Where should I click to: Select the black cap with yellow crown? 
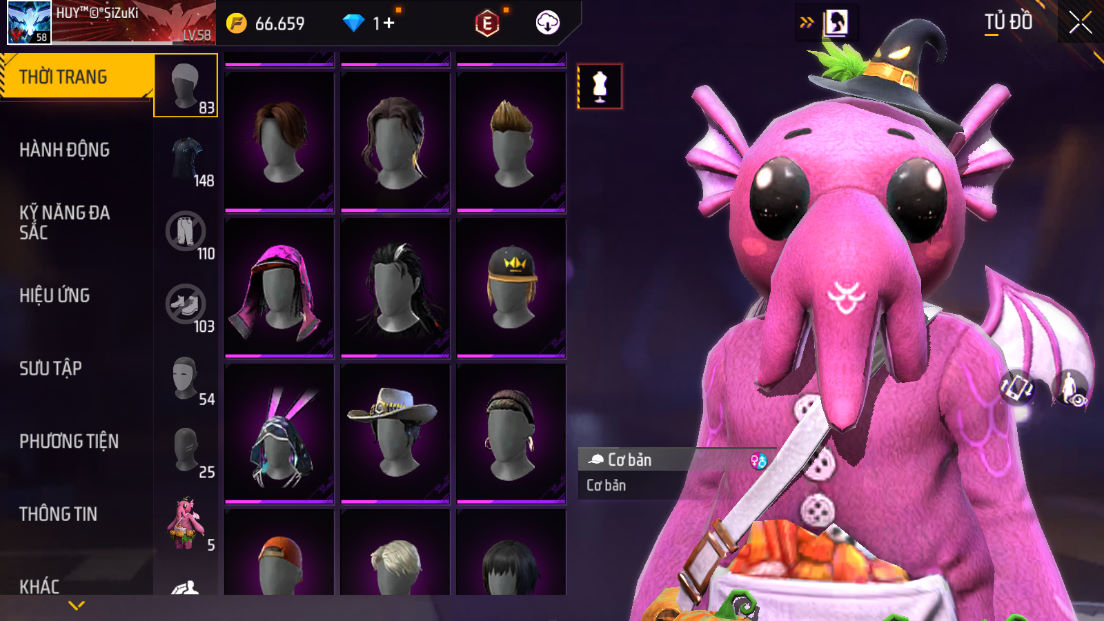511,287
